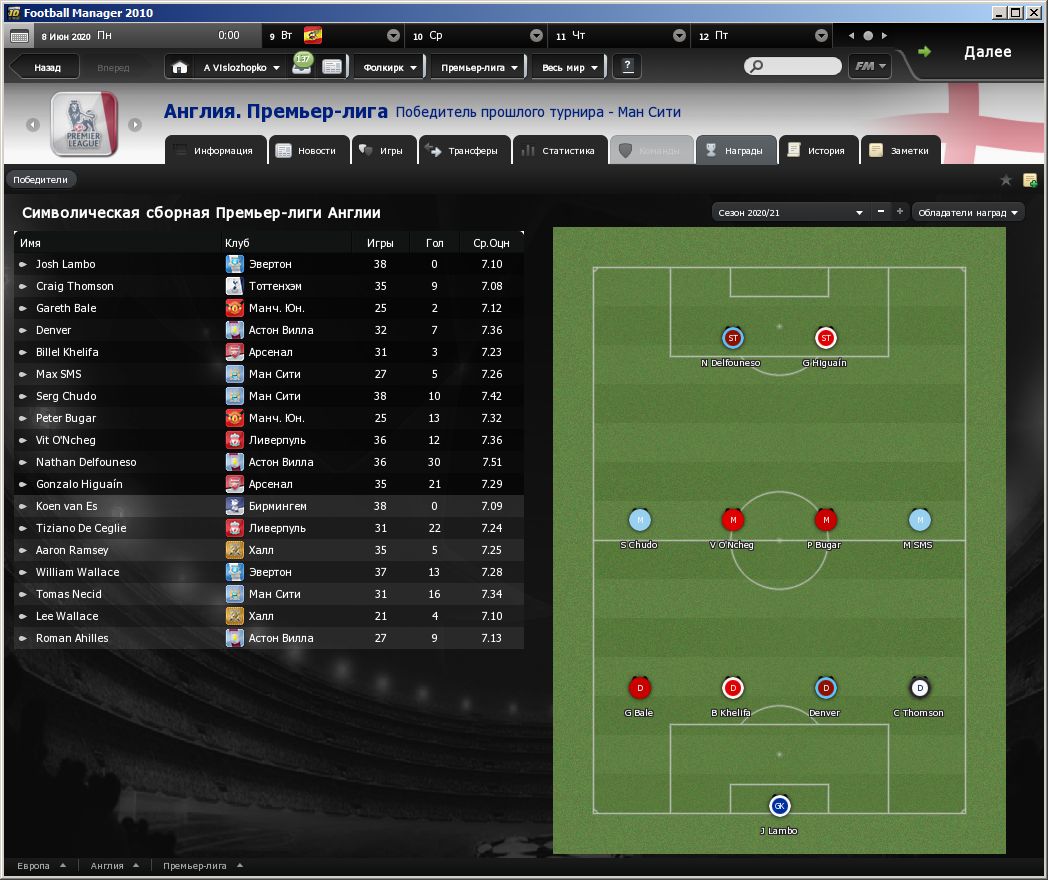
Task: Open the Трансферы tab
Action: (461, 151)
